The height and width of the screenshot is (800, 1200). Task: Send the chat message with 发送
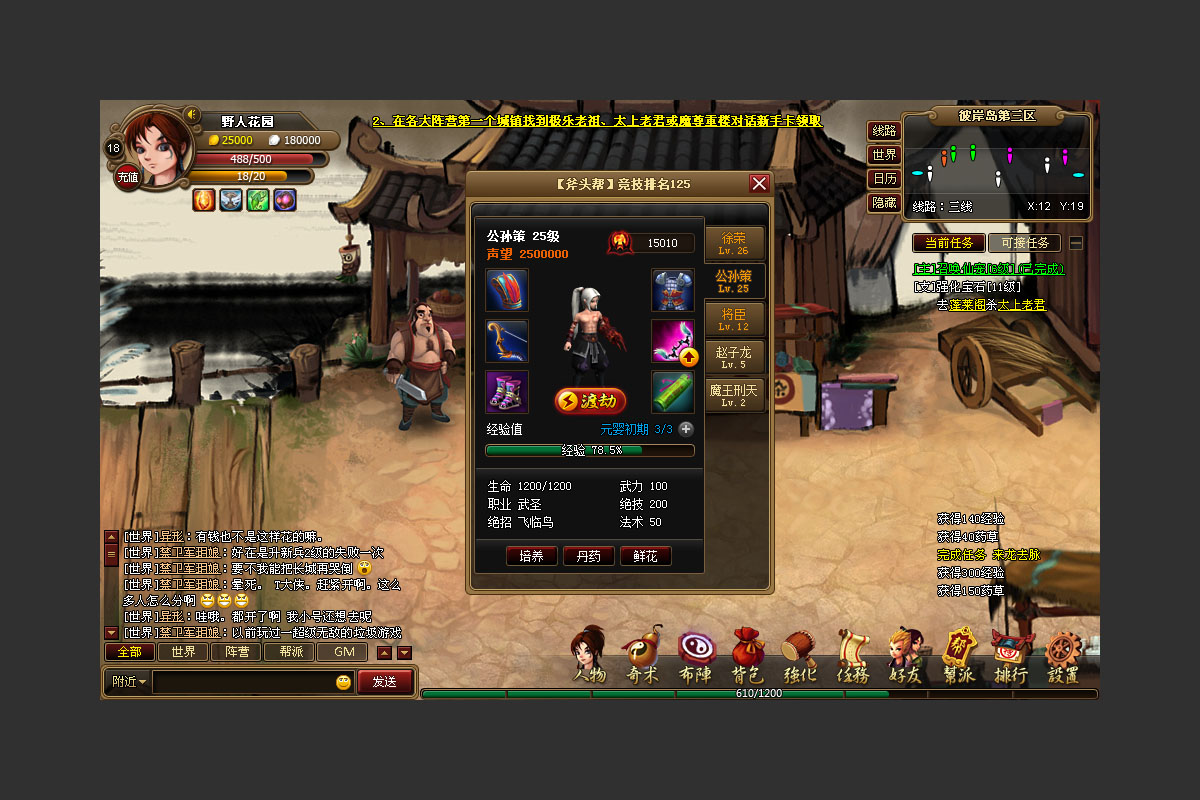385,682
